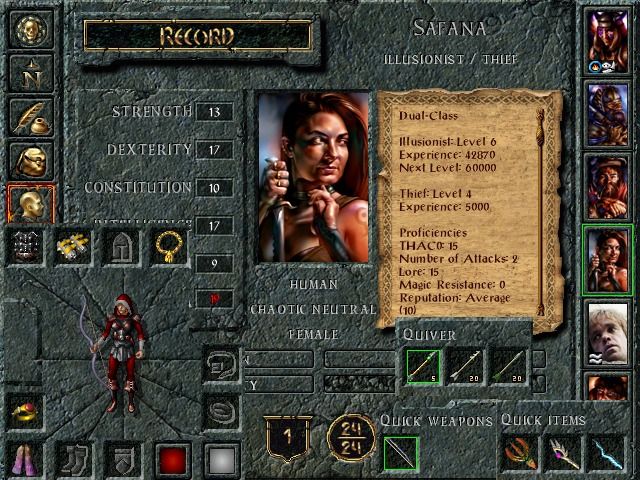
Task: Select the armor equipment slot
Action: pos(27,245)
